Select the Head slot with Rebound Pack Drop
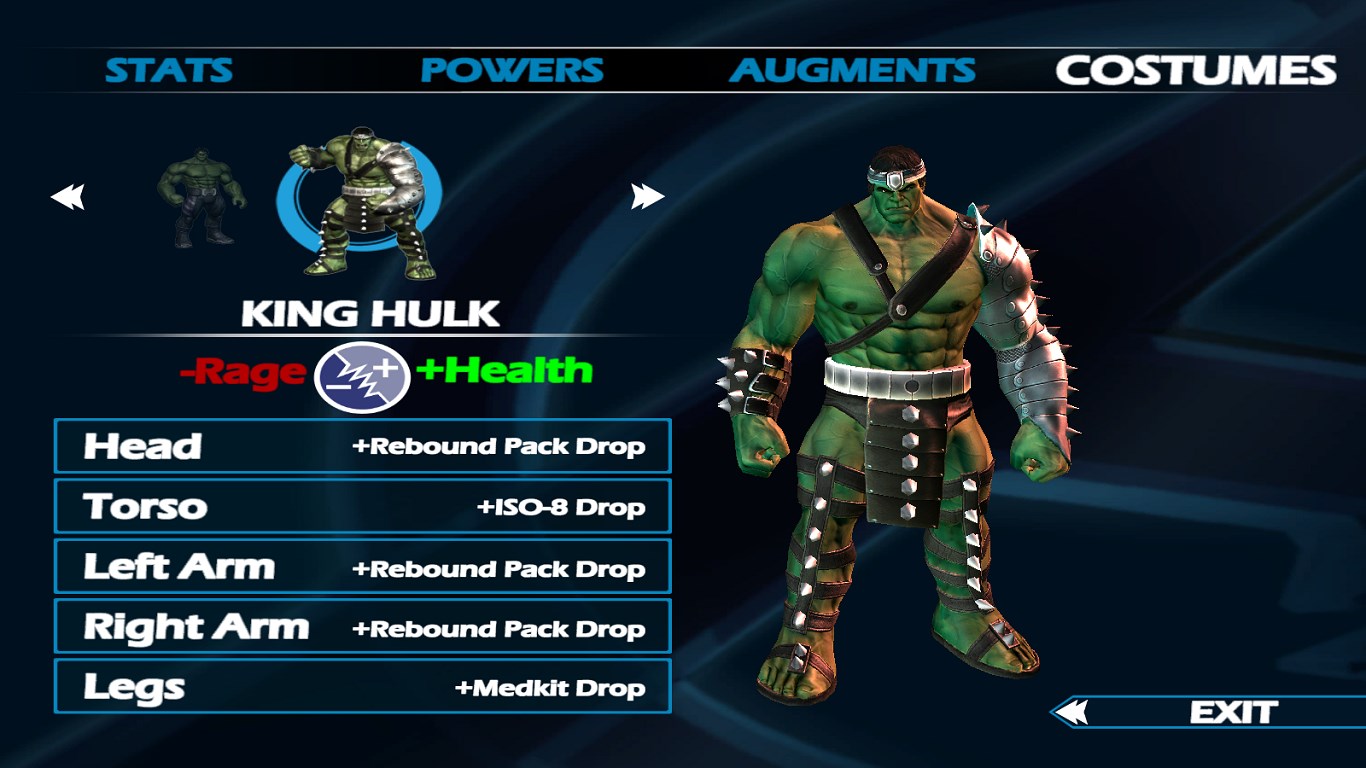1366x768 pixels. point(362,446)
